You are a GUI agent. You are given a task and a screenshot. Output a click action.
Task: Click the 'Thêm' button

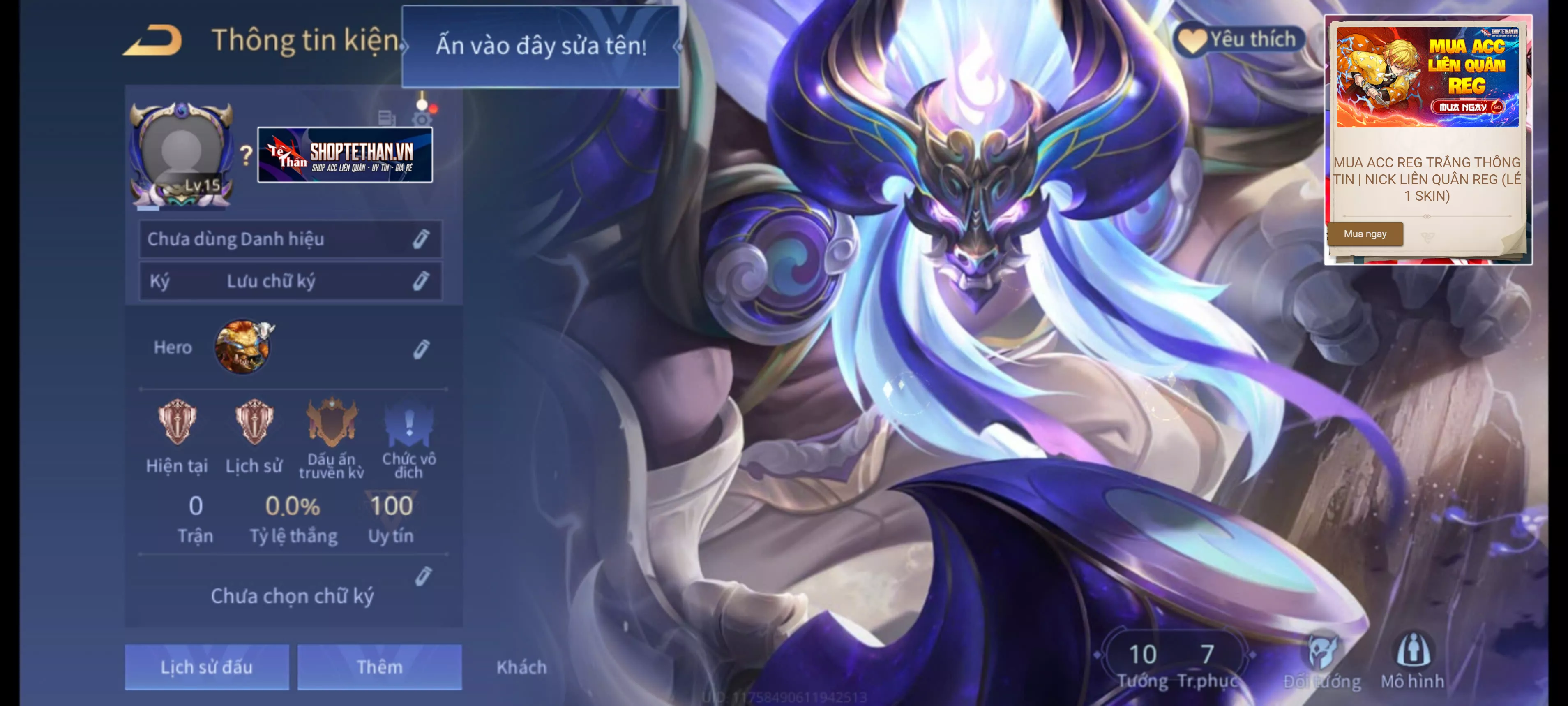379,667
